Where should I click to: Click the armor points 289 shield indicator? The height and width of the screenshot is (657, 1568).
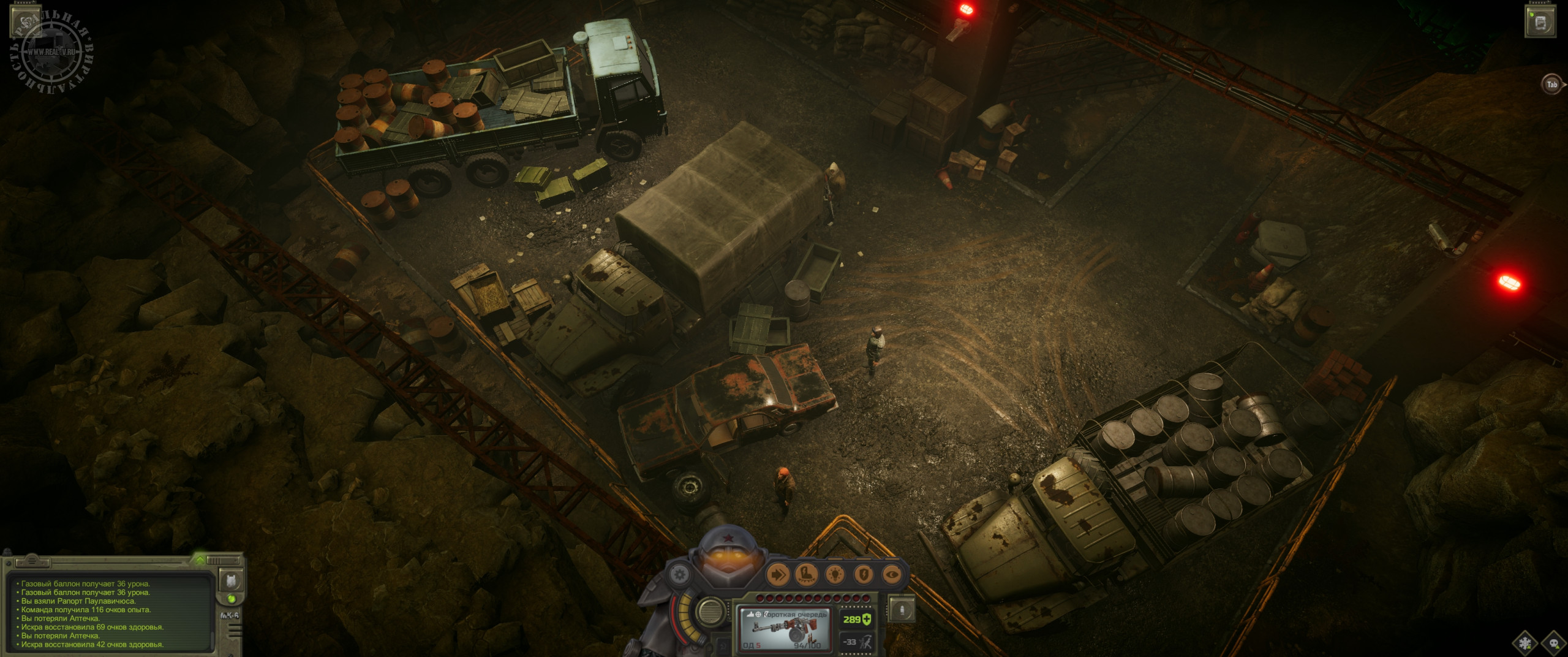point(857,619)
